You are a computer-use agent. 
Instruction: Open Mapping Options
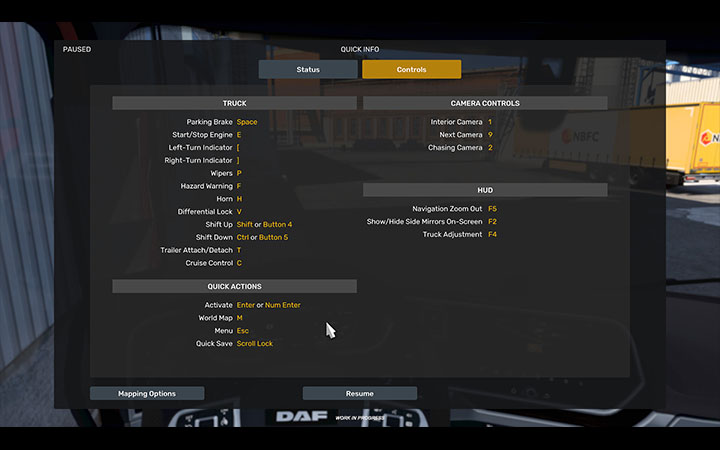147,394
